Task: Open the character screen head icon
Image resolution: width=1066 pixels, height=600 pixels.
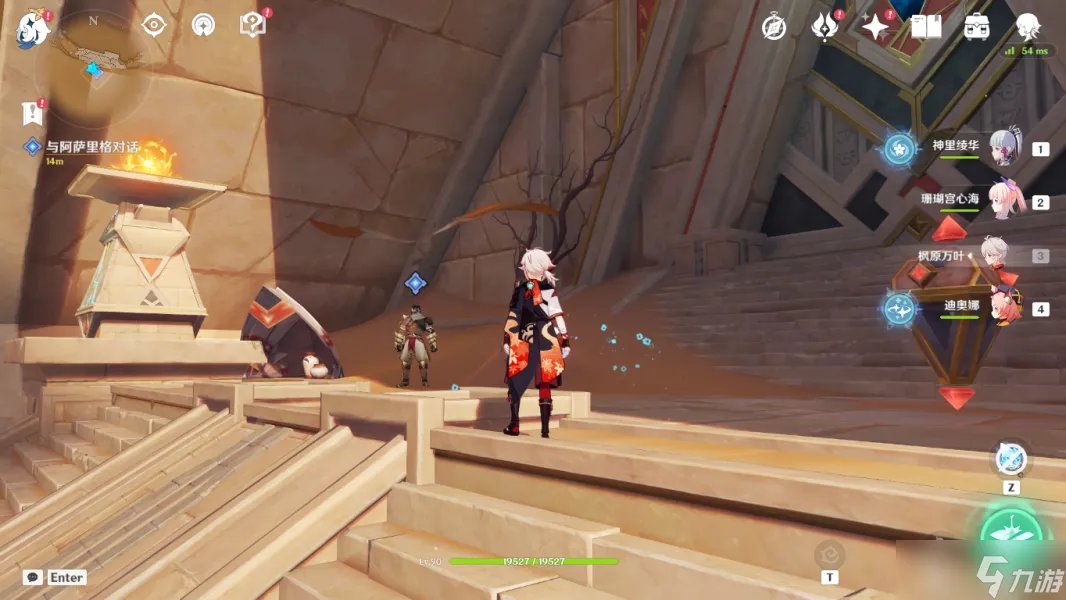Action: tap(1028, 27)
